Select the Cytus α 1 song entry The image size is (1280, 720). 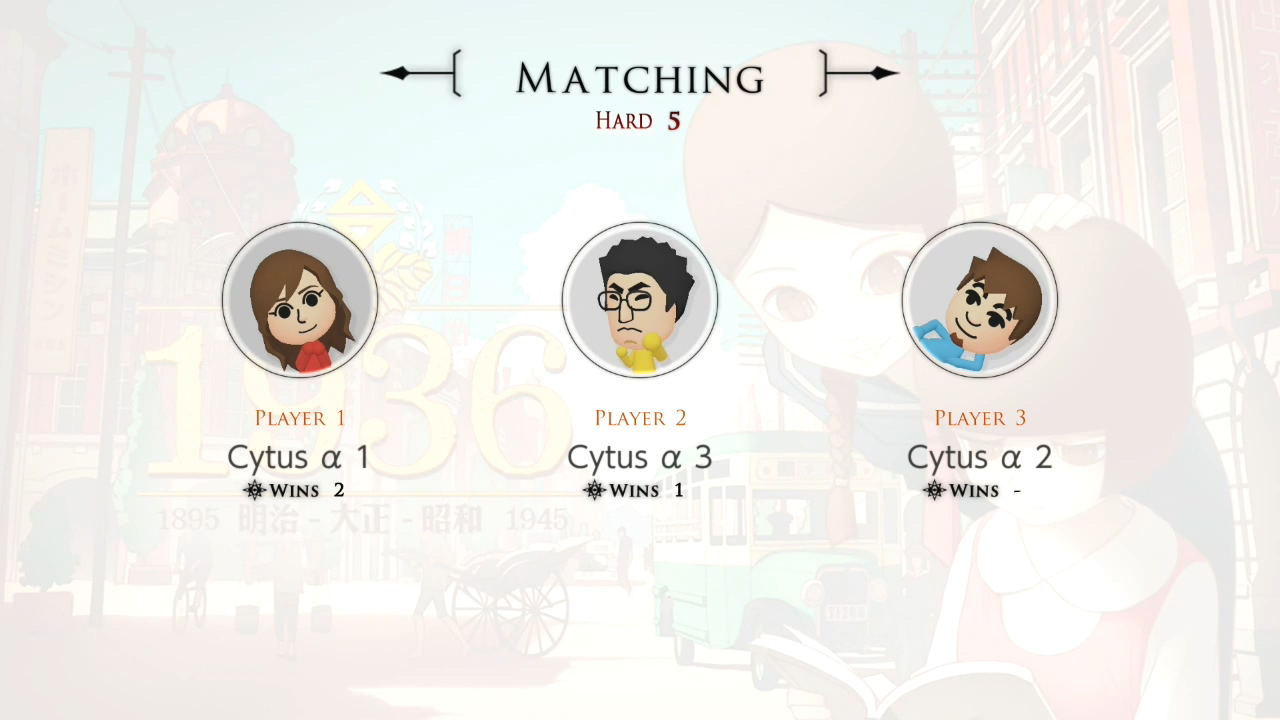tap(299, 457)
